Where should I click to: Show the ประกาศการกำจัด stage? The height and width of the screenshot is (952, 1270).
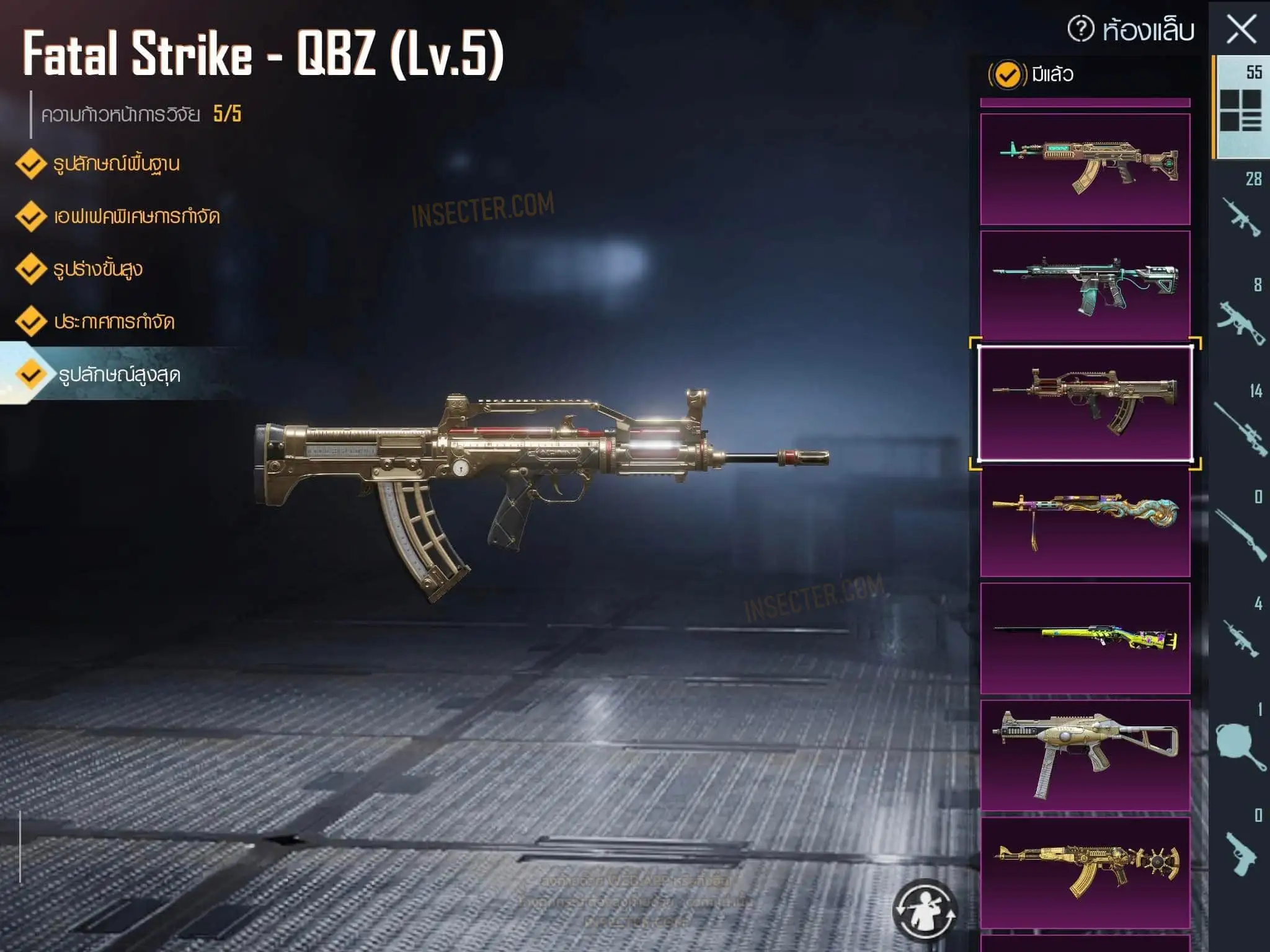click(x=113, y=322)
